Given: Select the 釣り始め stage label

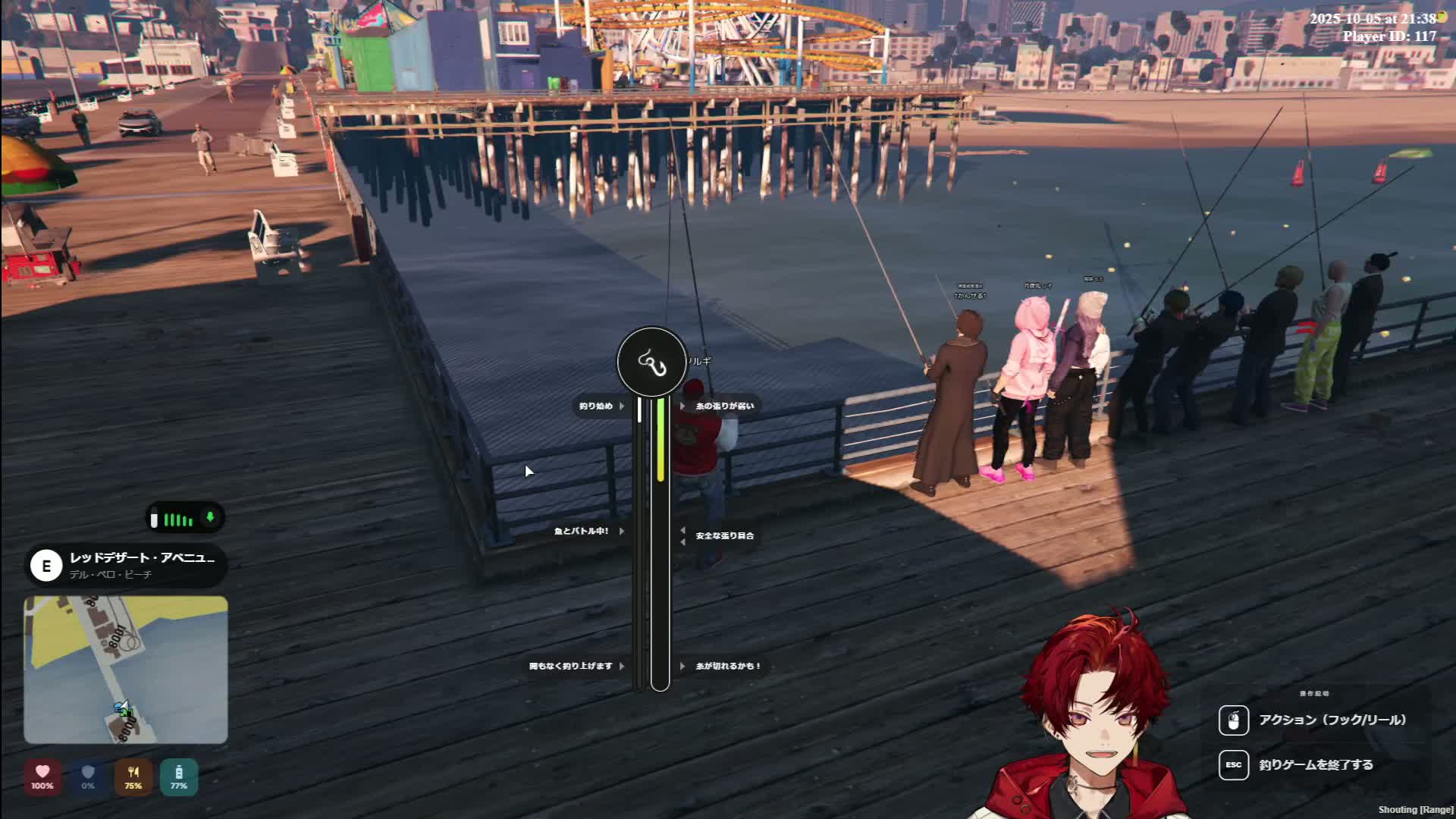Looking at the screenshot, I should point(596,406).
